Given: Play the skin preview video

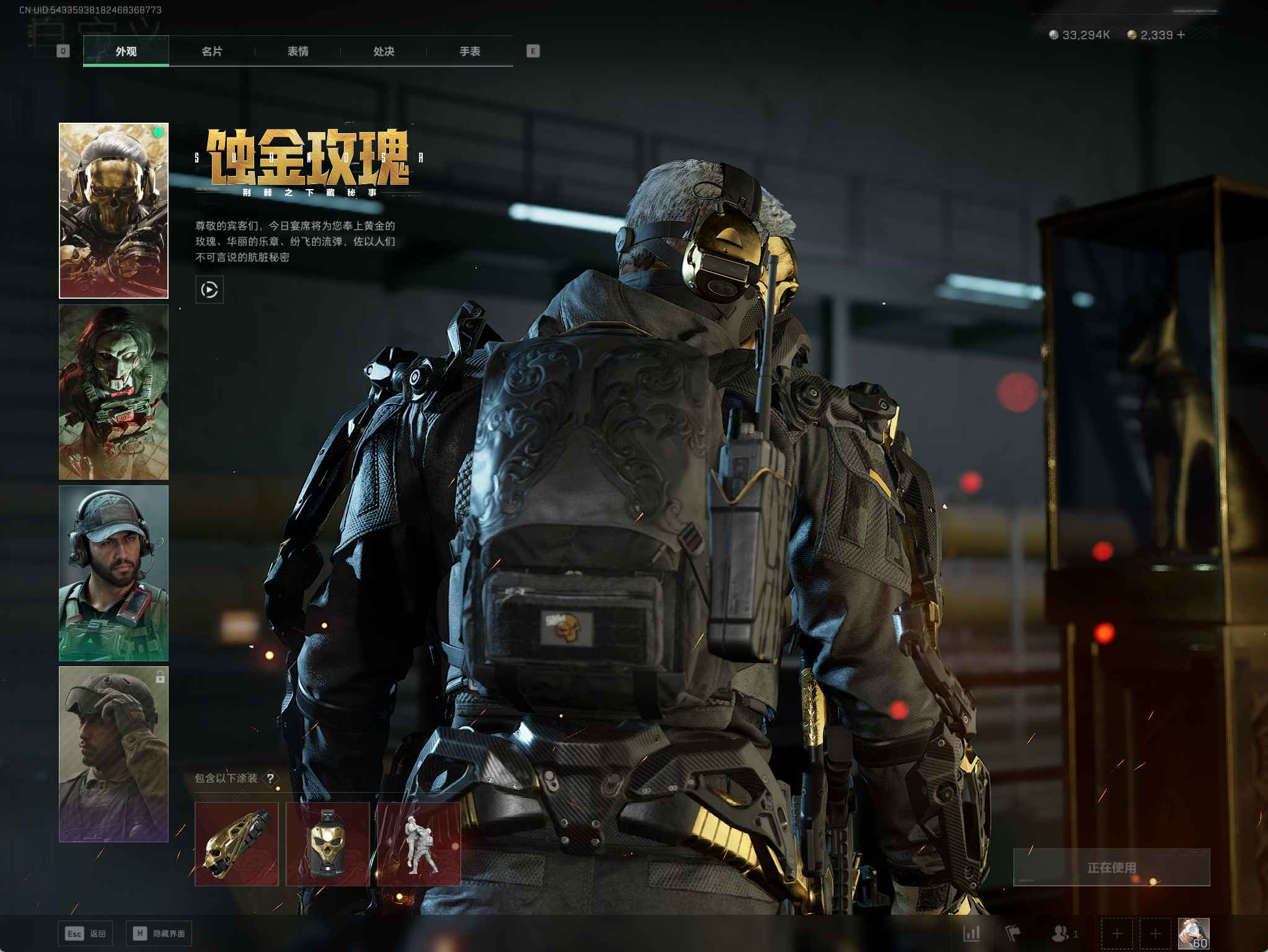Looking at the screenshot, I should tap(209, 289).
